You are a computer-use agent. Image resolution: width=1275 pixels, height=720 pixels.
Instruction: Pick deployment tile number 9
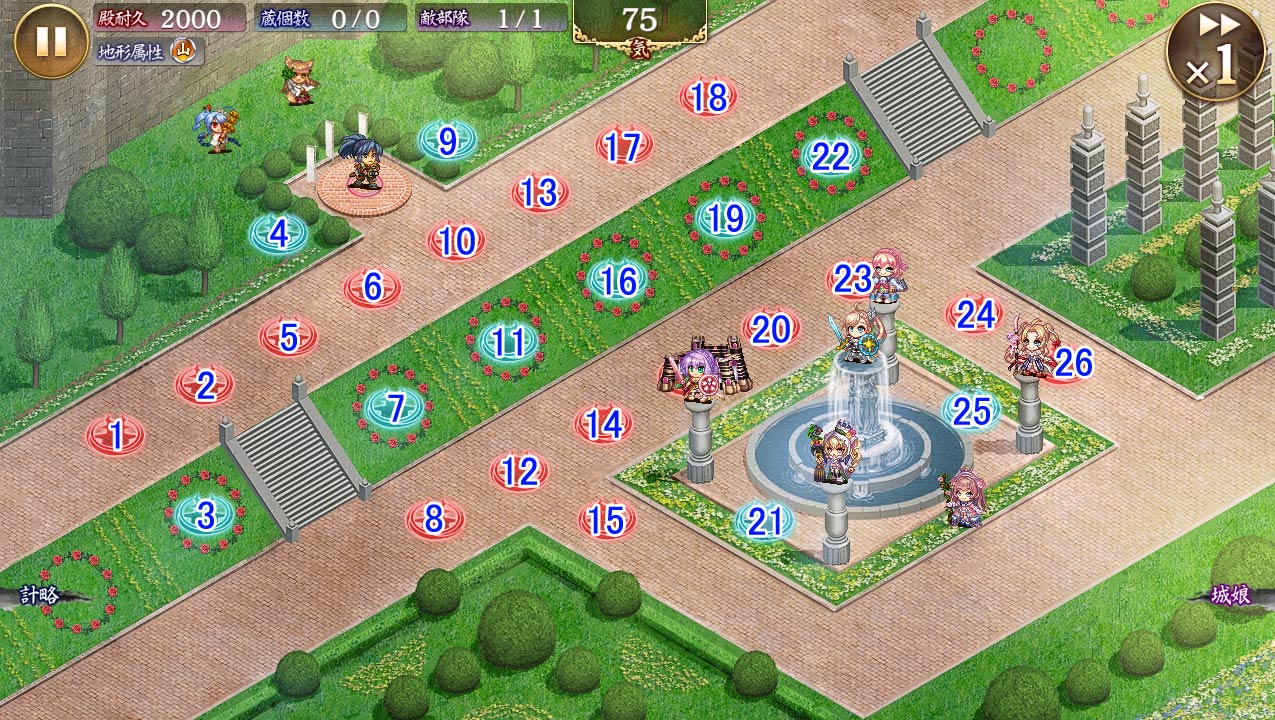click(447, 142)
